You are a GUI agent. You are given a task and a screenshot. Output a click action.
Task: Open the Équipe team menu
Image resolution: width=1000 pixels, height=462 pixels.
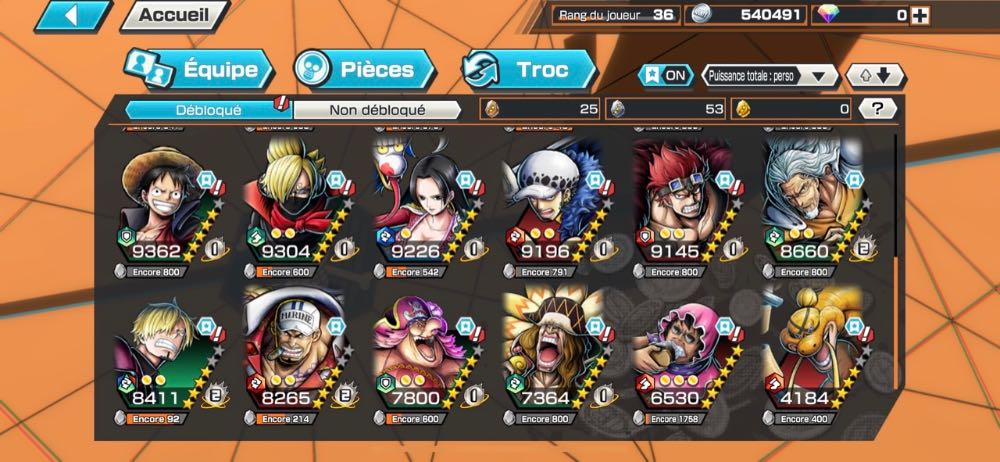point(198,70)
